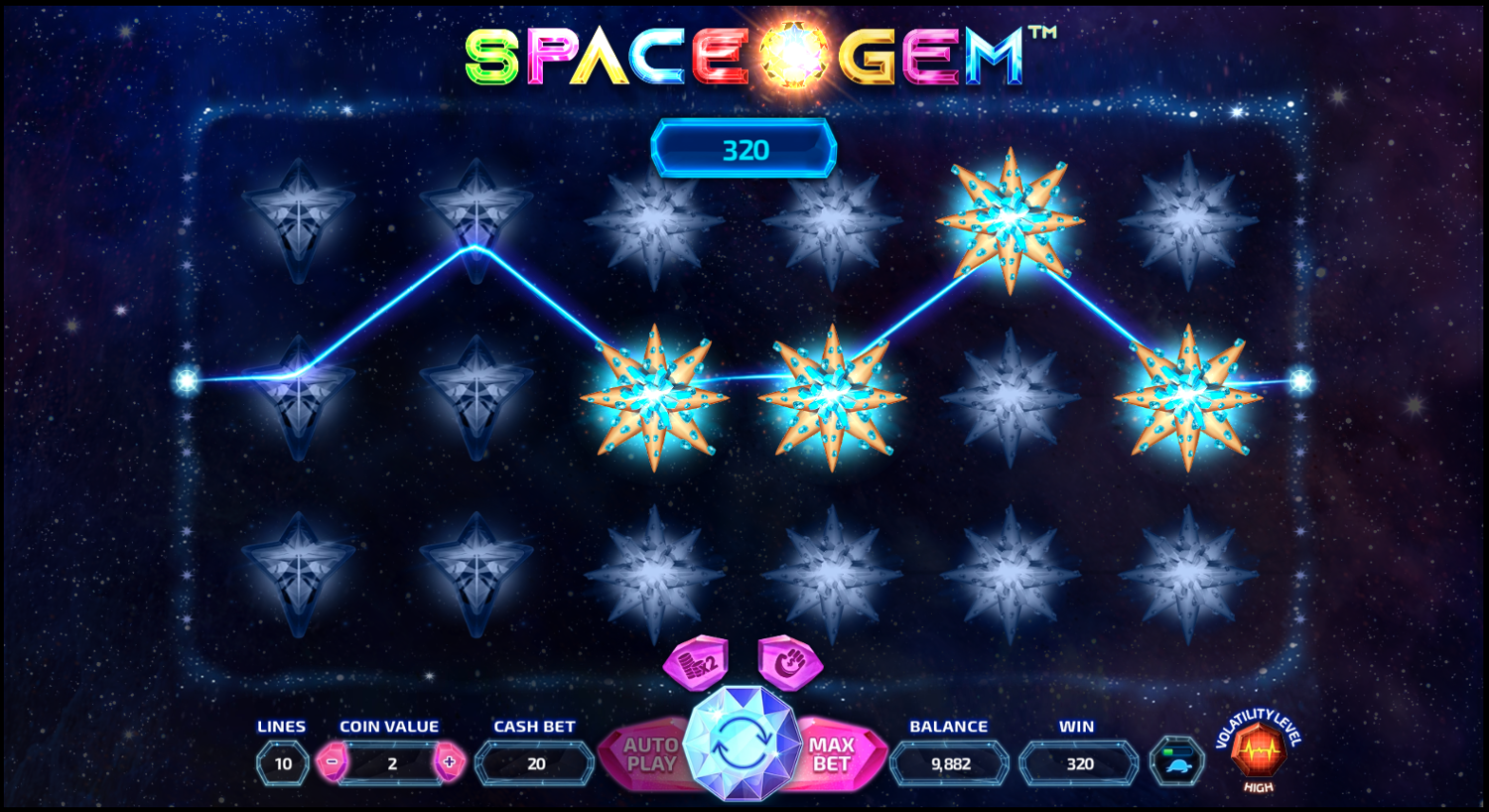Toggle the turtle speed mode
1489x812 pixels.
click(x=1177, y=762)
